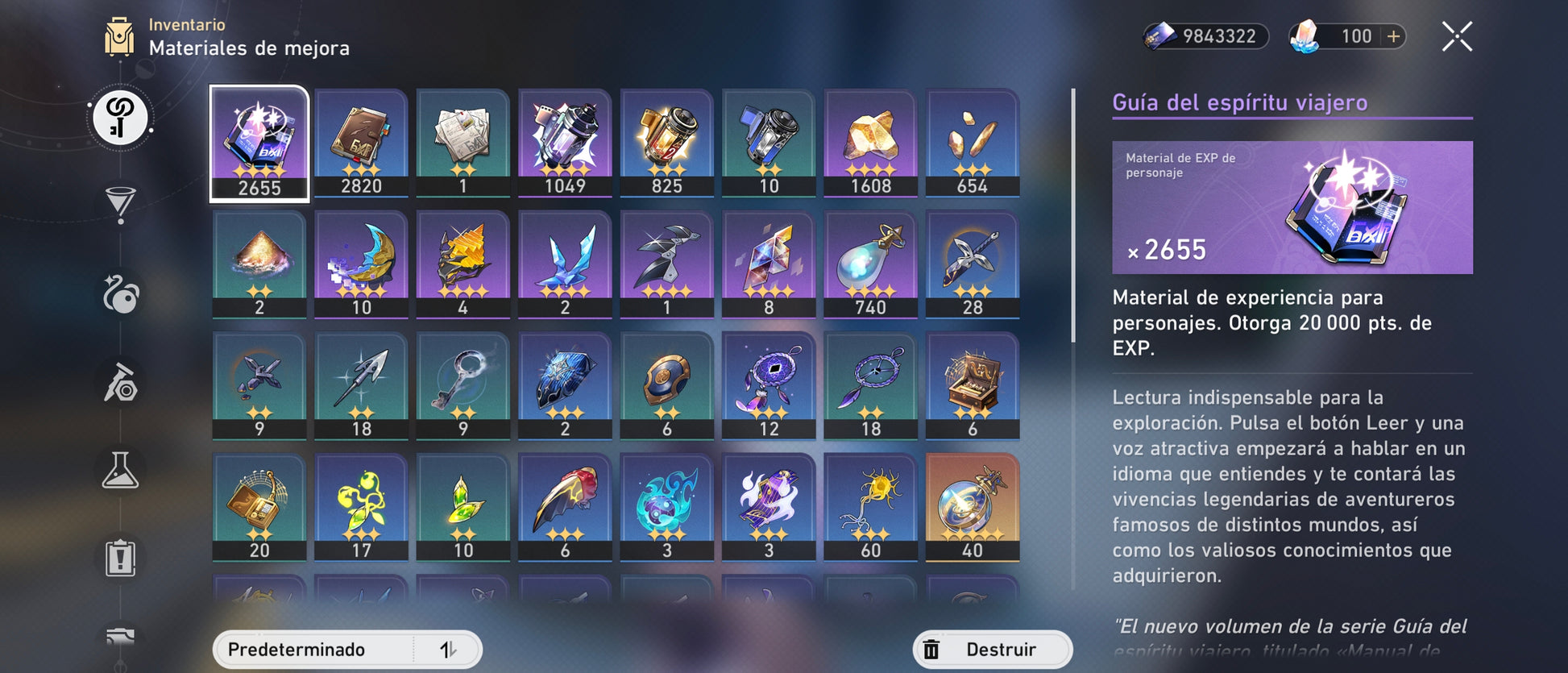Add more Stellar Jade with plus button

[x=1393, y=36]
